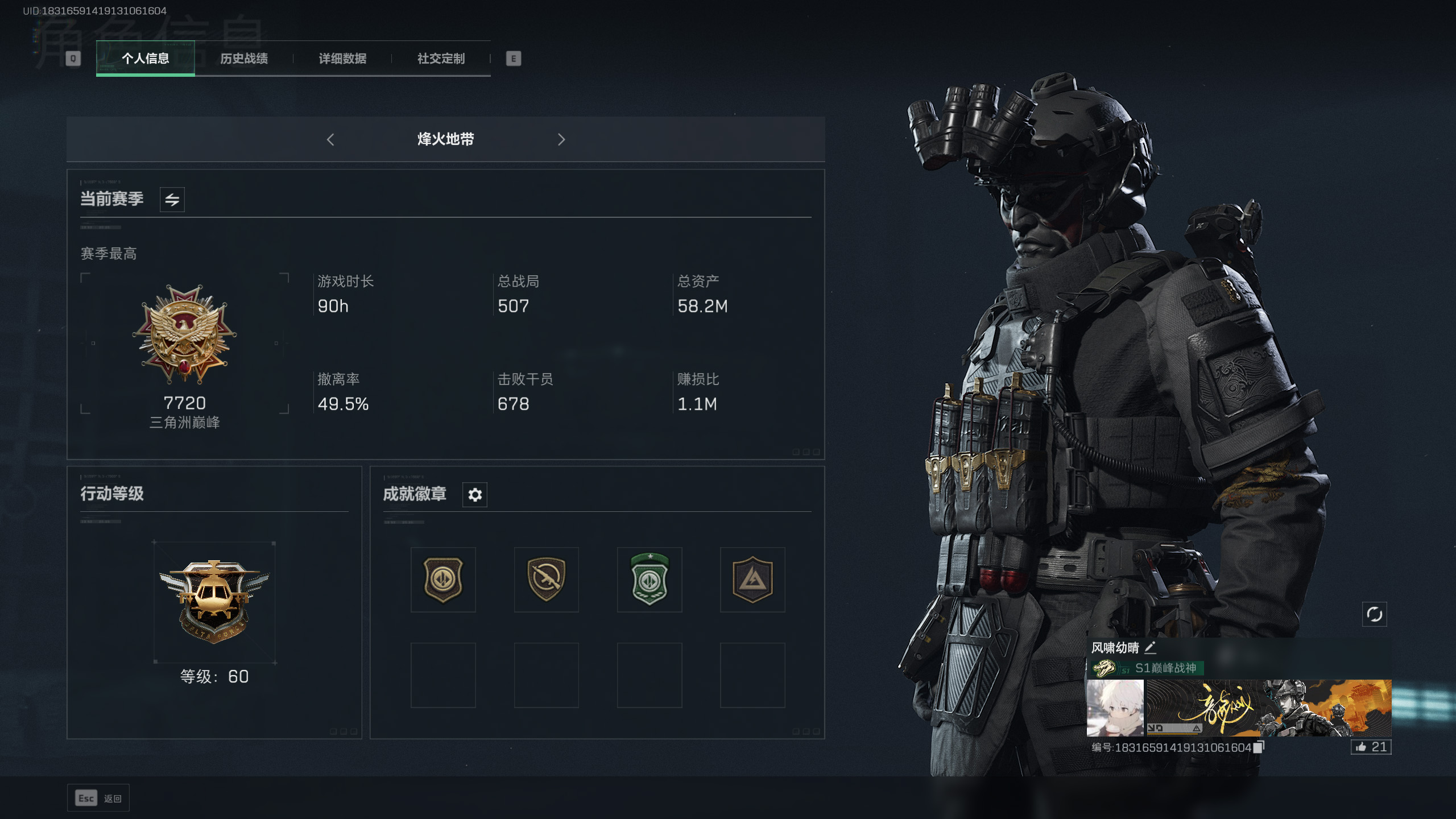Click the white-haired anime avatar

tap(1115, 708)
